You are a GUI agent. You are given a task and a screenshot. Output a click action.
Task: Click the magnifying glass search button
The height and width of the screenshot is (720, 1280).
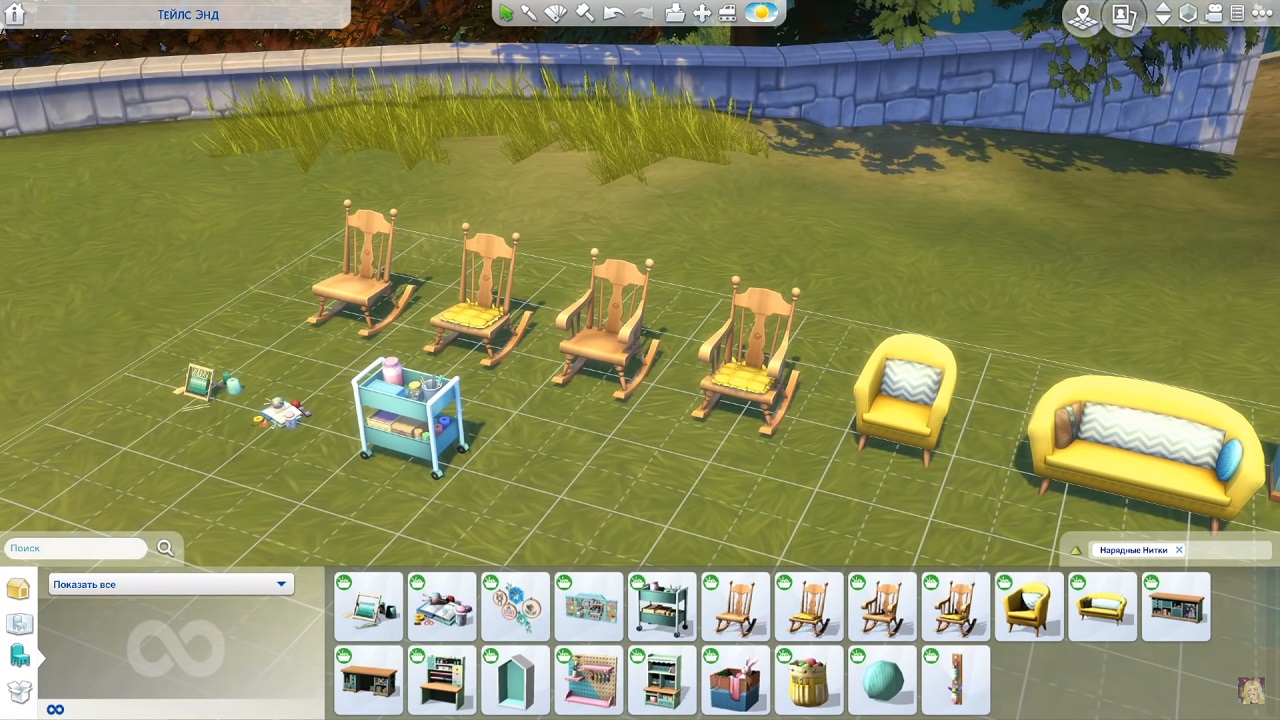pos(165,548)
